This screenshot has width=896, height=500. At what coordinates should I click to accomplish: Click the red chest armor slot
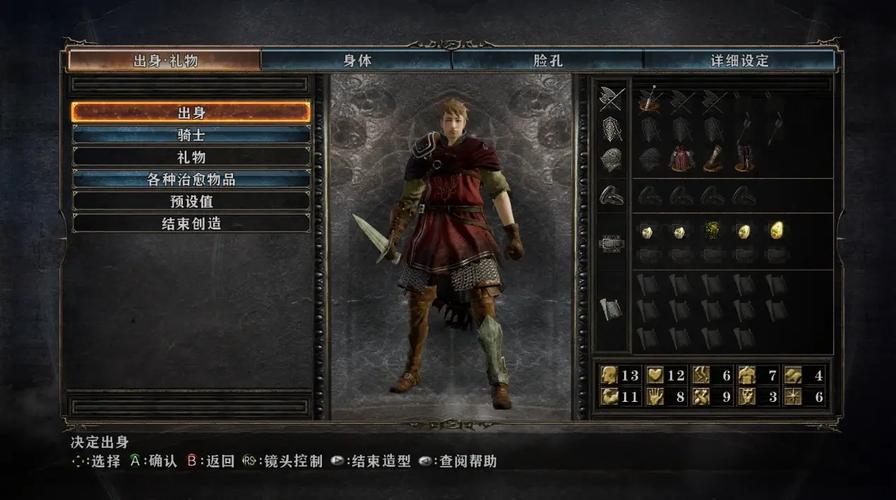click(x=681, y=159)
